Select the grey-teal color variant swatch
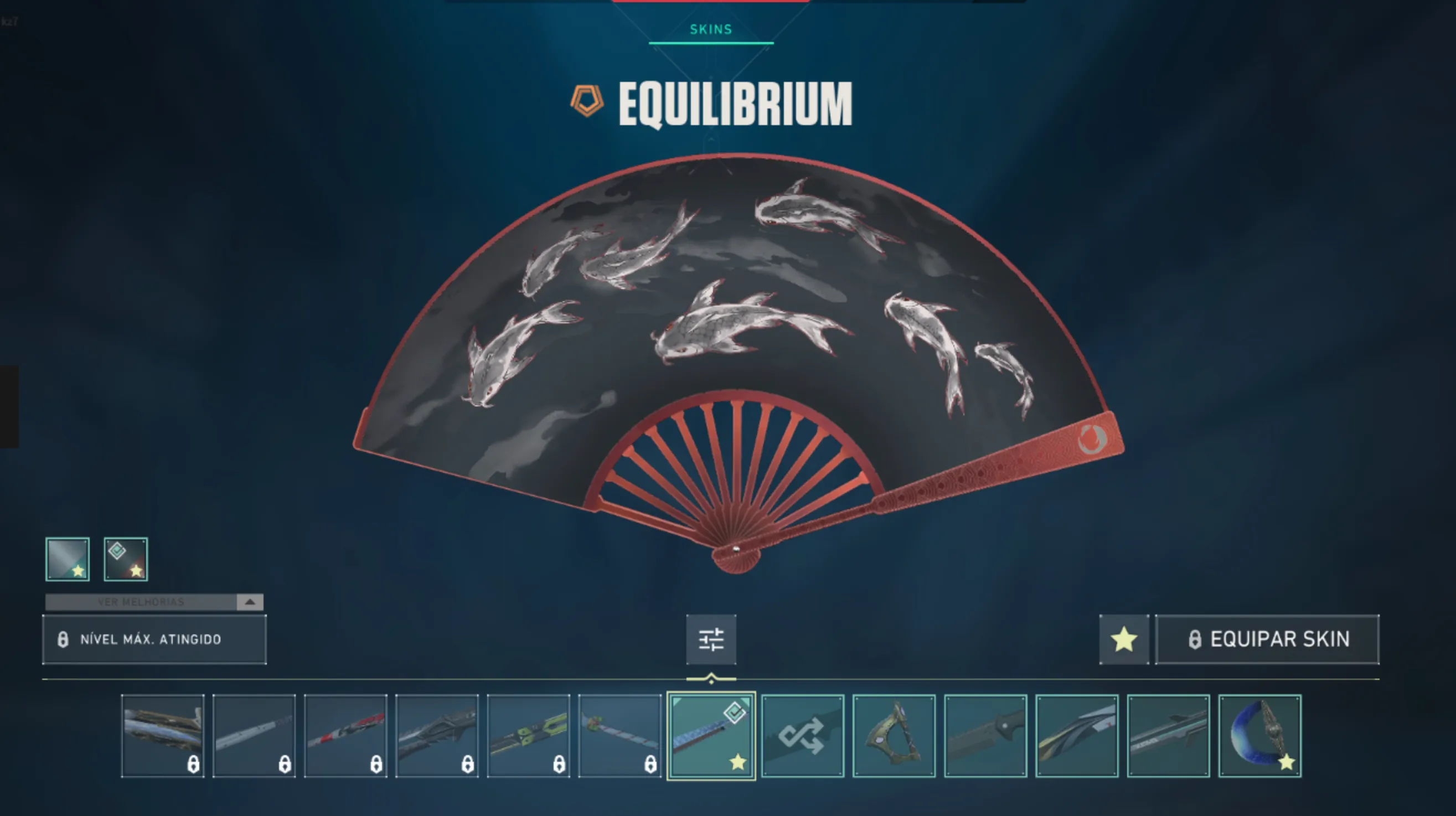 tap(67, 559)
